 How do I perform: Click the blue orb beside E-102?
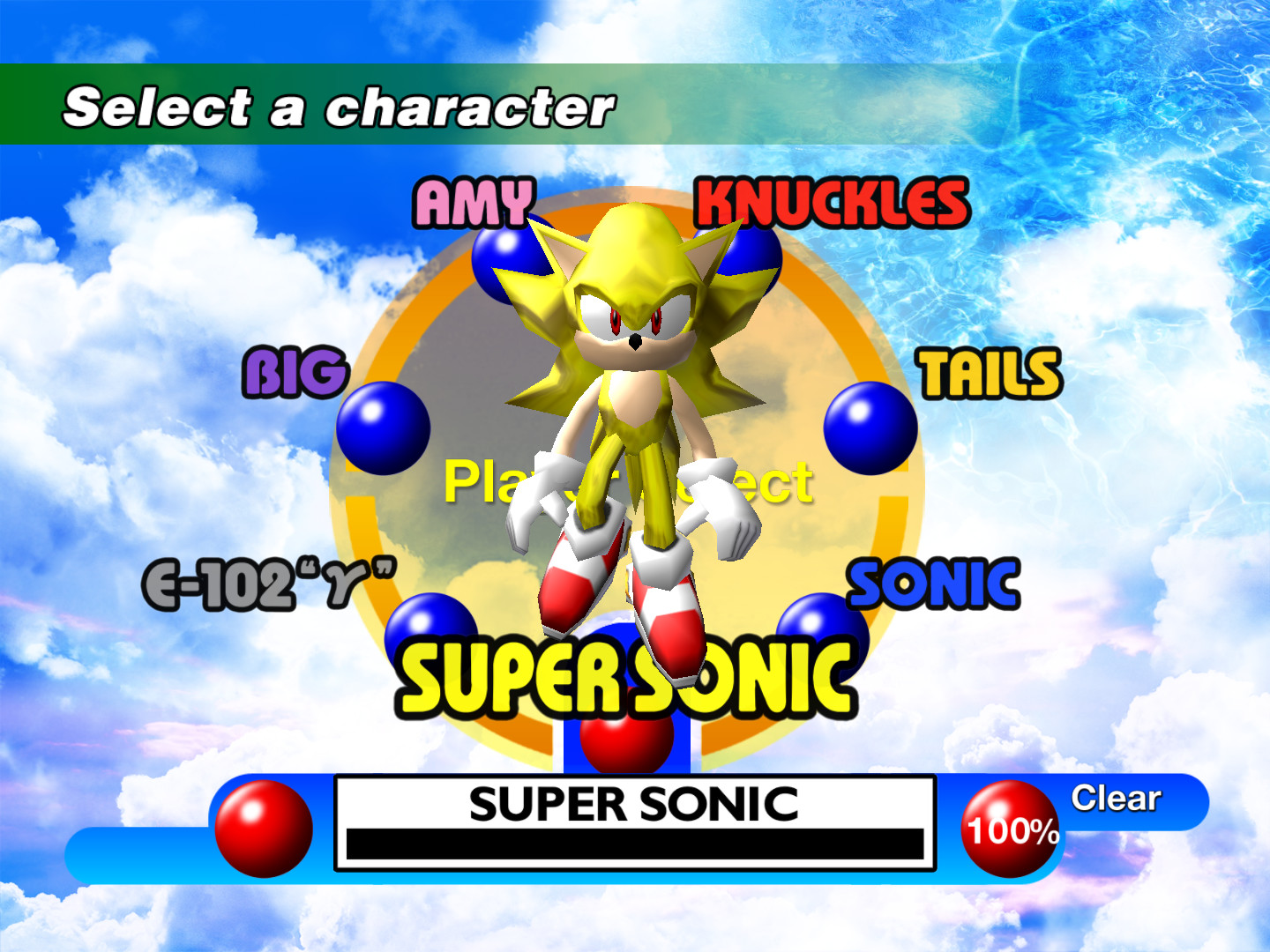[434, 626]
